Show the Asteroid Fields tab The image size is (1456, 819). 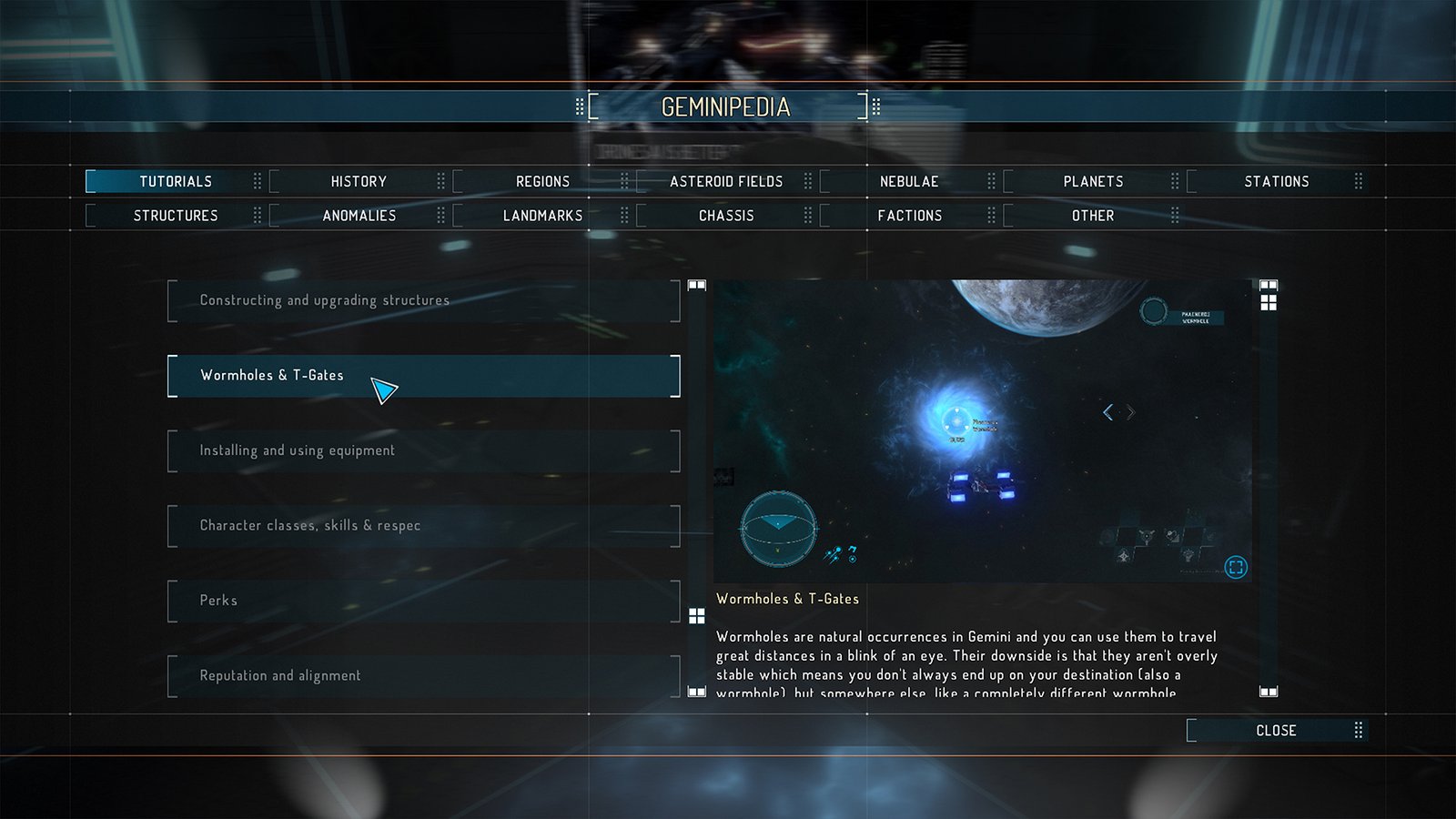[x=726, y=181]
